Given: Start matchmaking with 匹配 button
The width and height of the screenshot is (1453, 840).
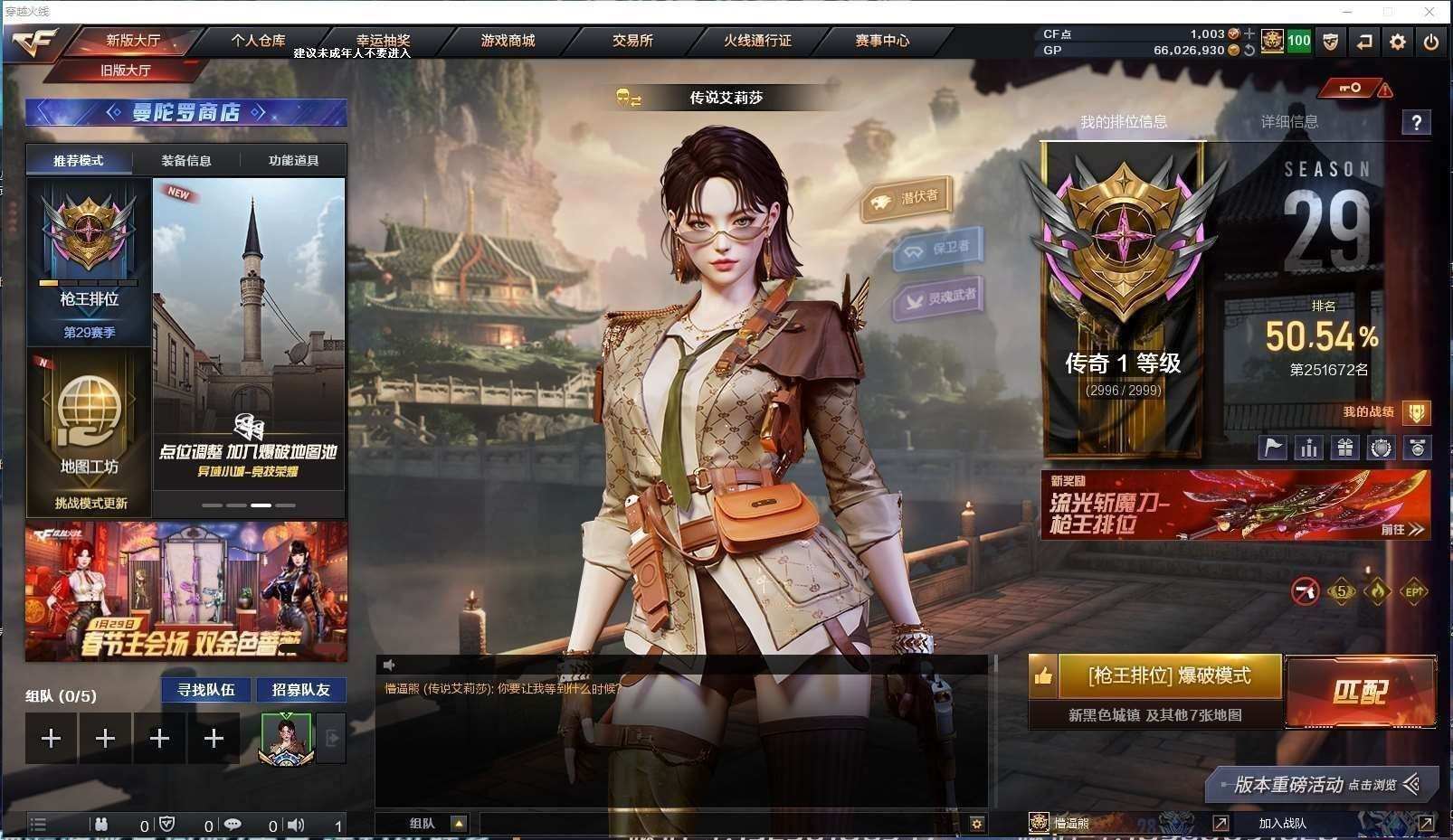Looking at the screenshot, I should pos(1360,692).
